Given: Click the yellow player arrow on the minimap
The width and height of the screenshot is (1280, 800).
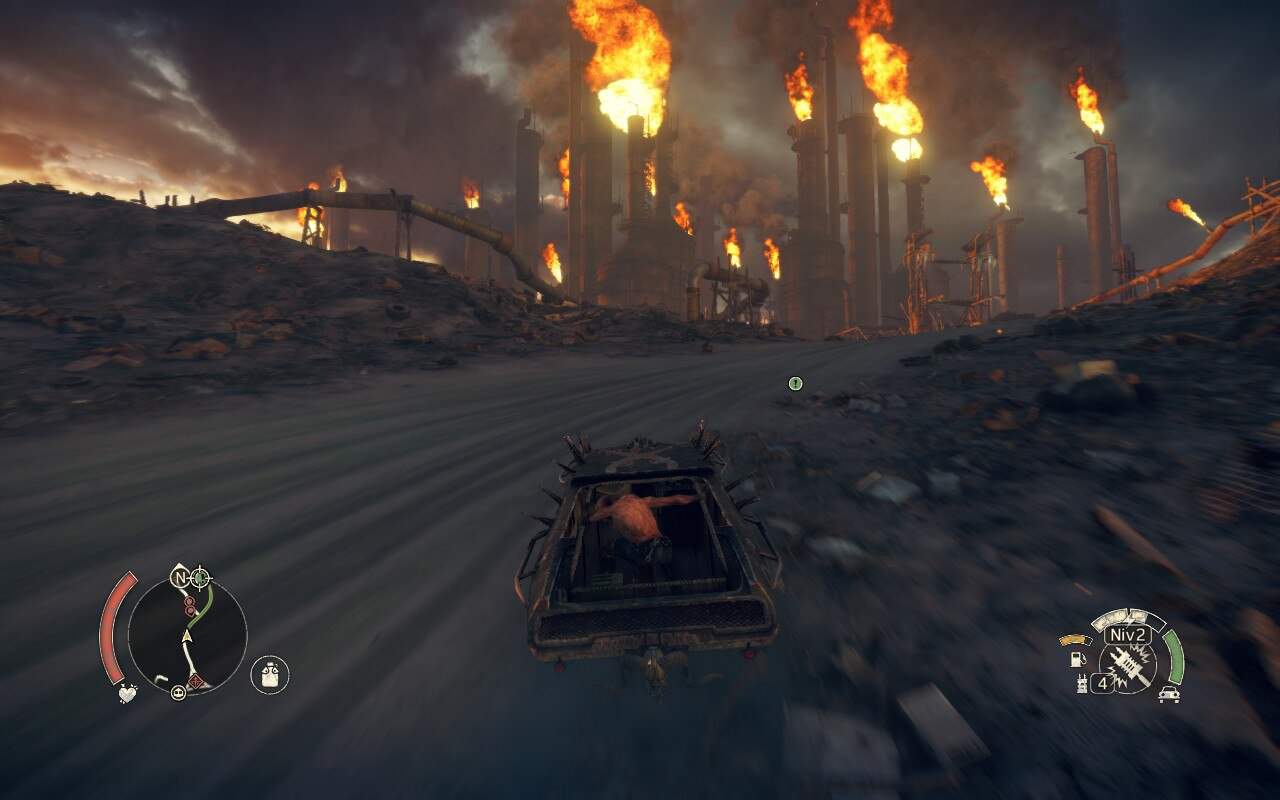Looking at the screenshot, I should [x=187, y=635].
